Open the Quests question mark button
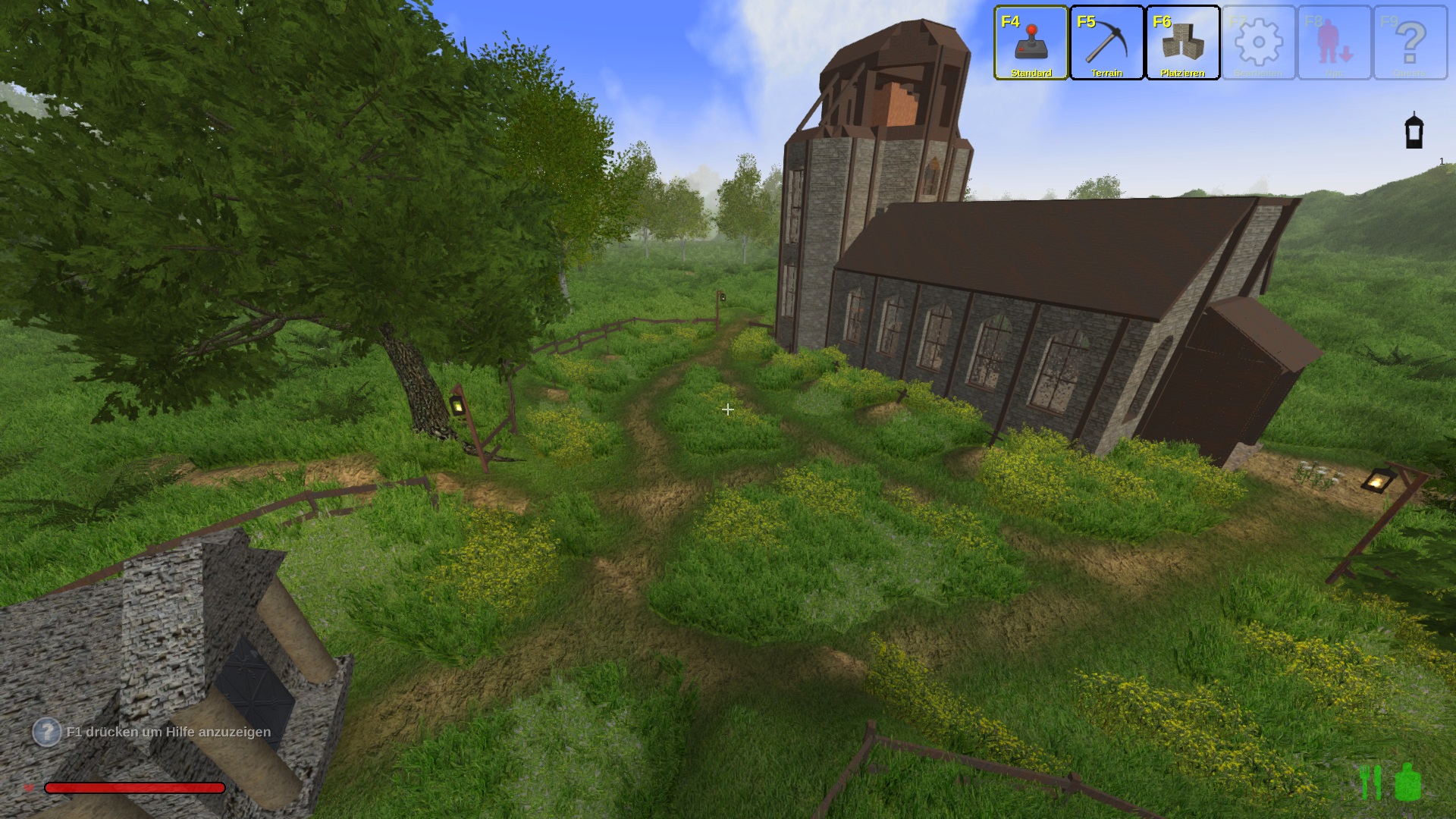Viewport: 1456px width, 819px height. point(1410,42)
